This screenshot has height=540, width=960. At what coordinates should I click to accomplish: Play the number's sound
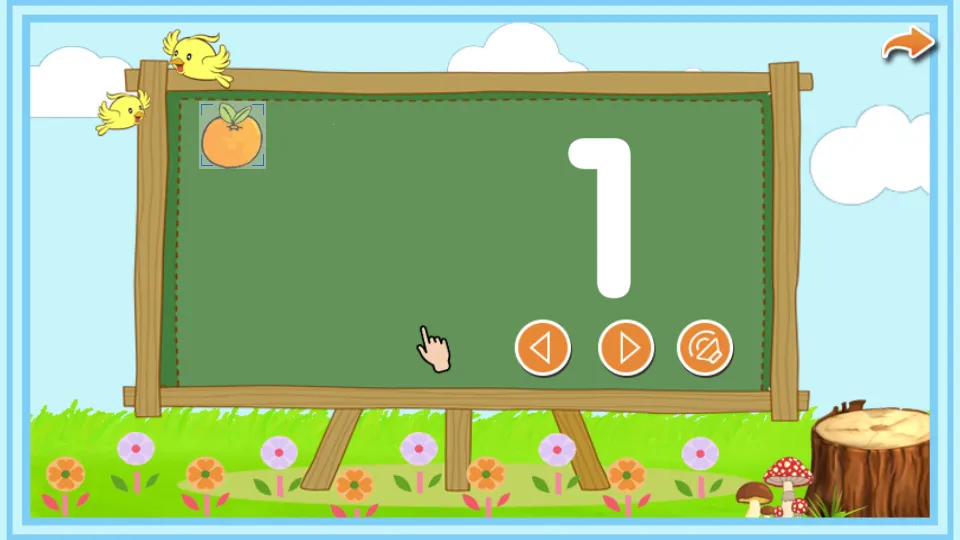tap(705, 348)
